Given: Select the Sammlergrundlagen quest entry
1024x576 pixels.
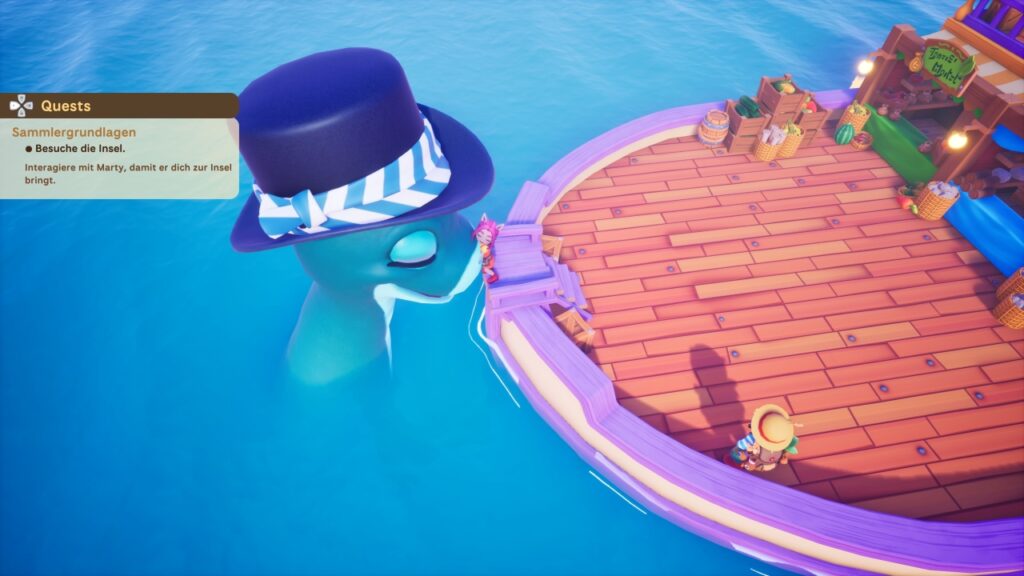Looking at the screenshot, I should click(x=74, y=132).
